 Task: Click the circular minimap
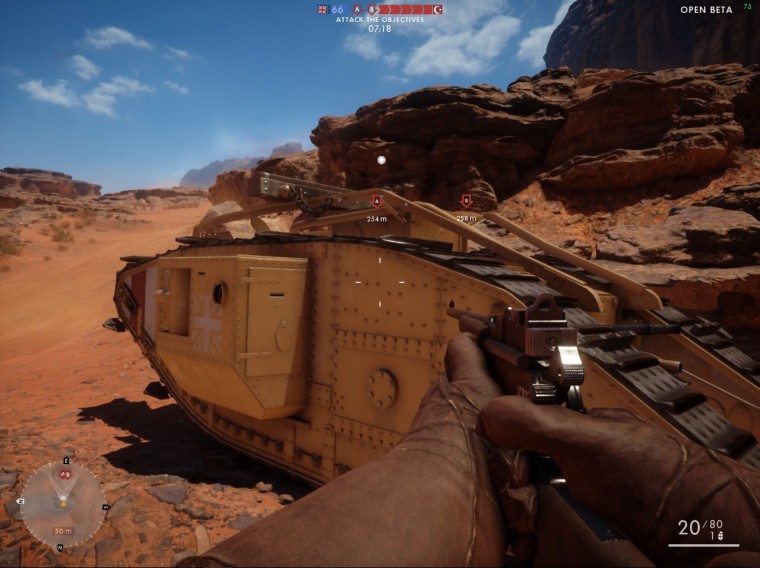(x=62, y=503)
